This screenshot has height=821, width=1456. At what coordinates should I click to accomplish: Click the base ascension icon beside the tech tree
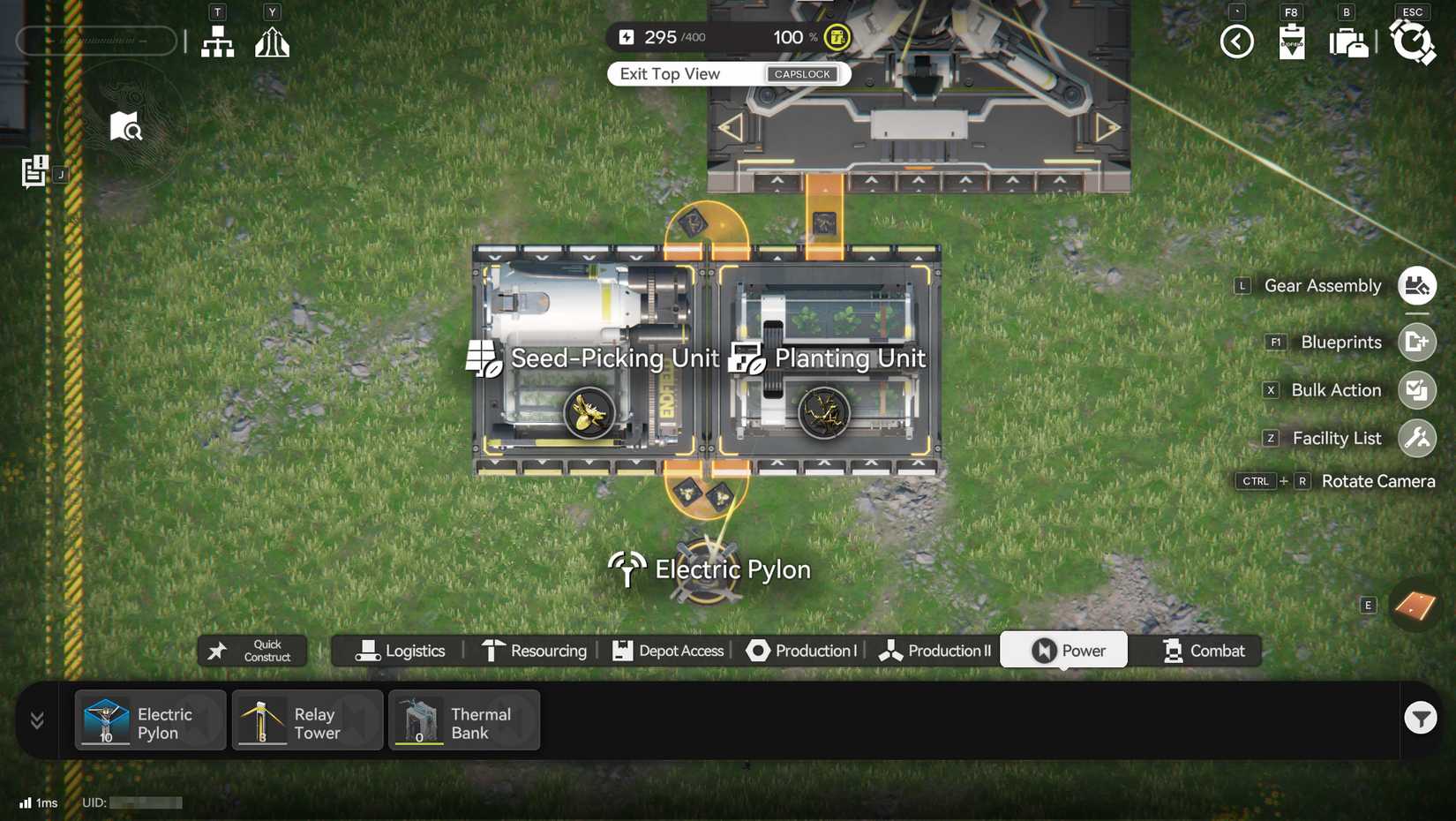pyautogui.click(x=272, y=41)
